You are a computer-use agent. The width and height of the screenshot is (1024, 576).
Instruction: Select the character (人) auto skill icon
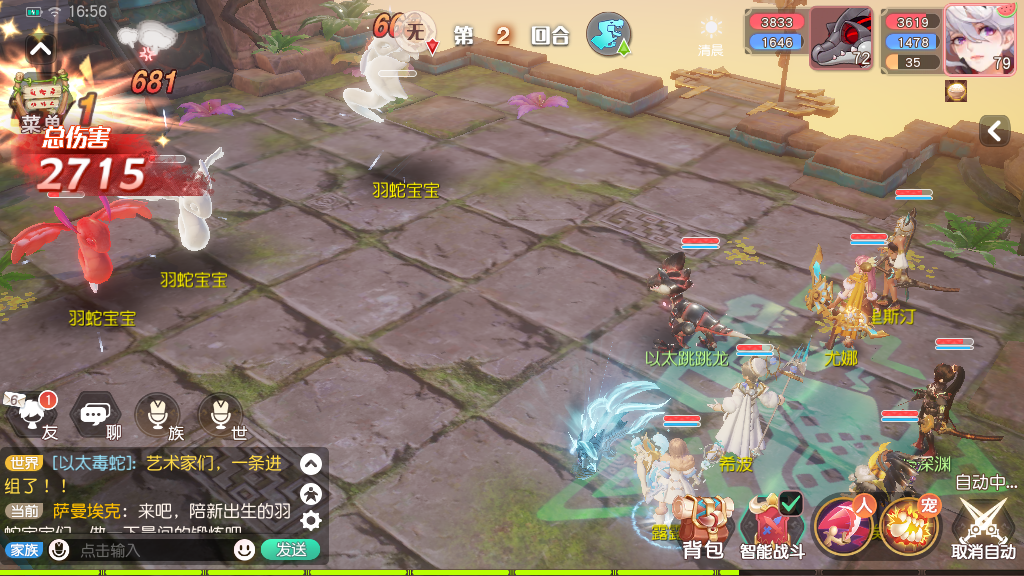843,524
